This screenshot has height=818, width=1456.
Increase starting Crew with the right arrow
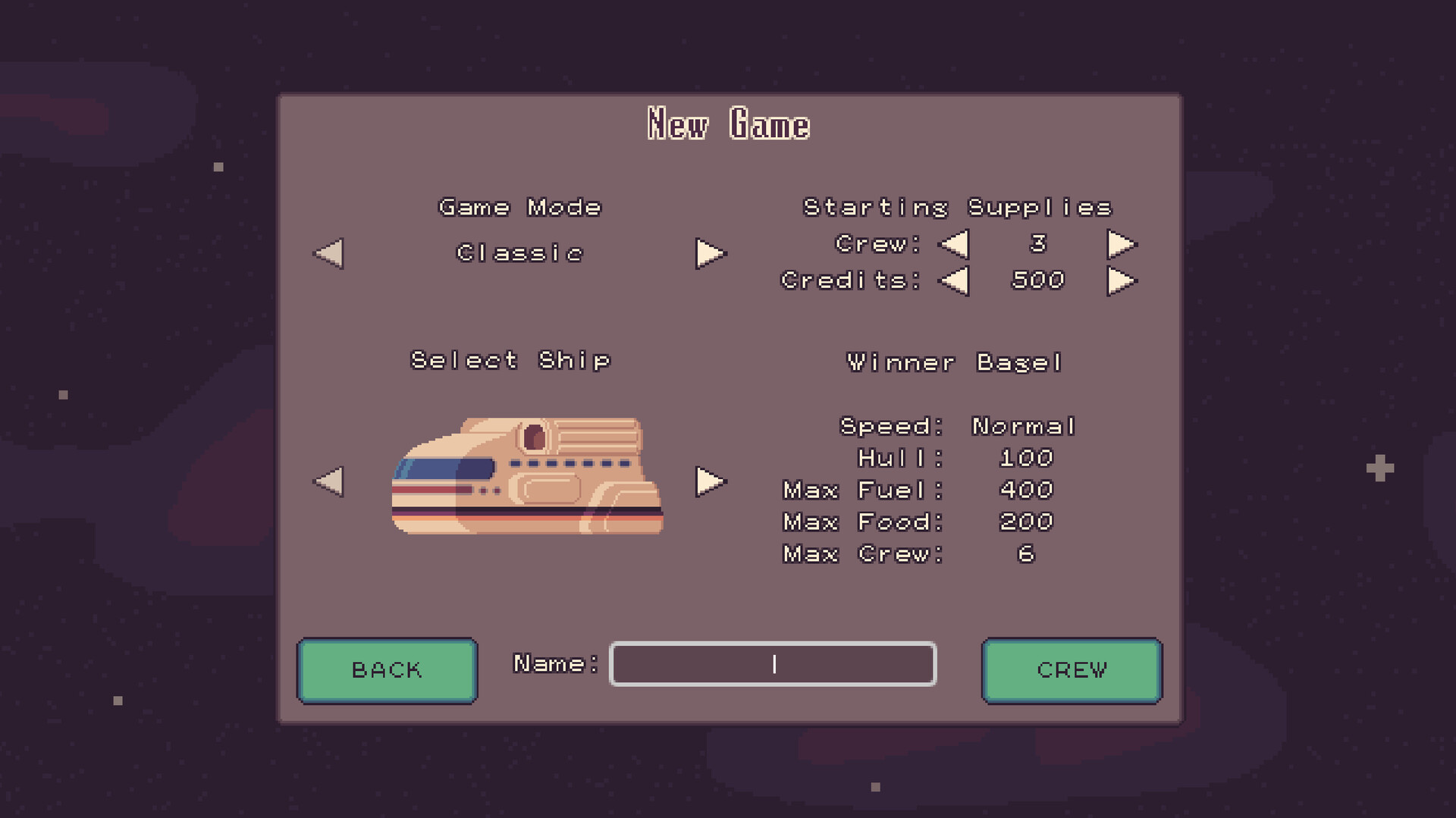tap(1122, 243)
